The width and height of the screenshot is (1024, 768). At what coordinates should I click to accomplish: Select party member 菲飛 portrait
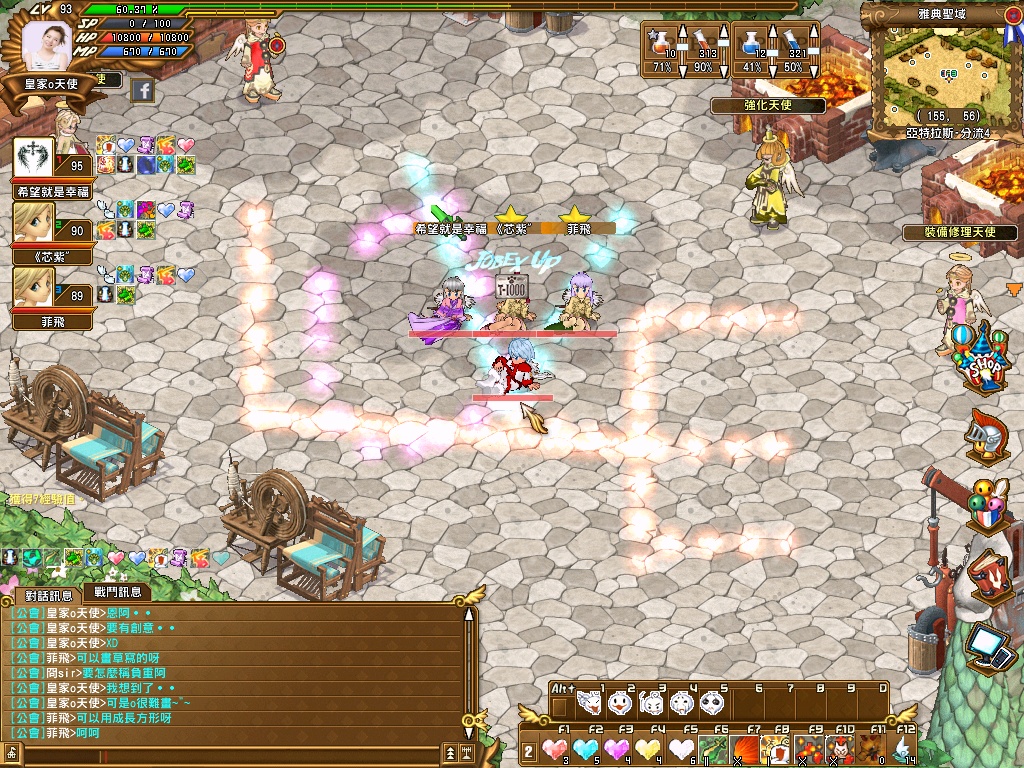(34, 287)
